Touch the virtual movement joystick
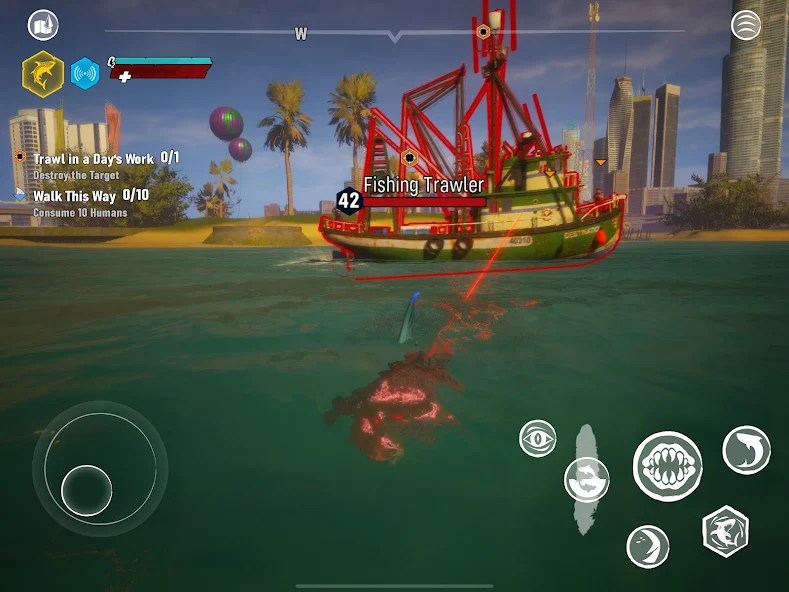The image size is (789, 592). pyautogui.click(x=88, y=490)
